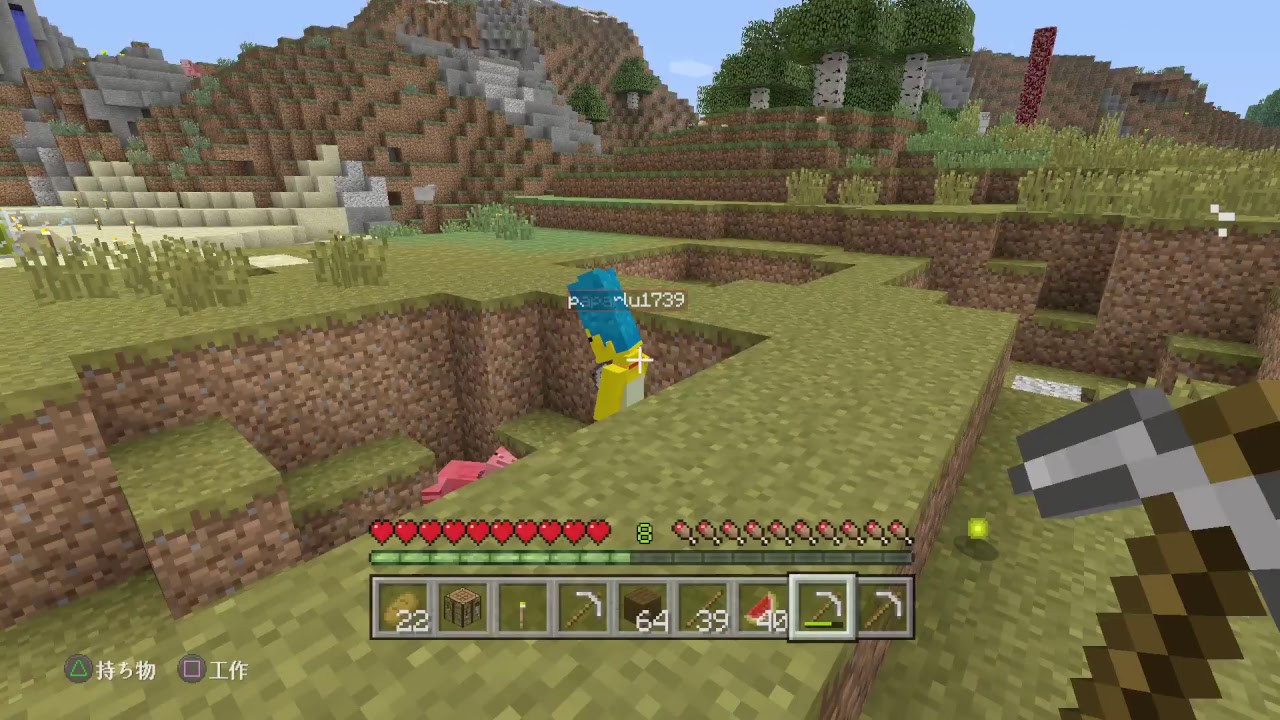Click the experience level number 8
The width and height of the screenshot is (1280, 720).
(x=644, y=533)
